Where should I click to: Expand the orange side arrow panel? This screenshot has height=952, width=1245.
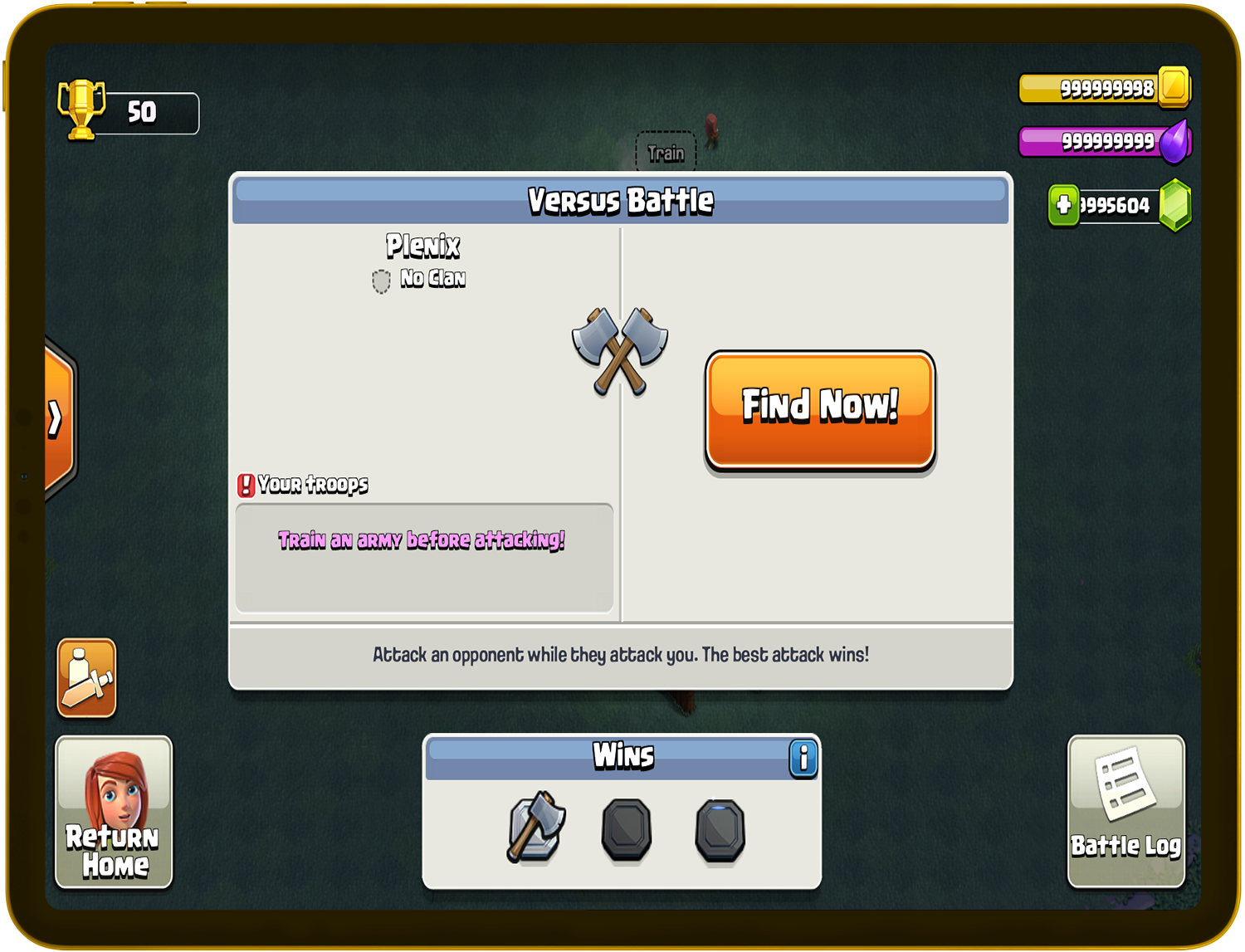click(x=56, y=417)
